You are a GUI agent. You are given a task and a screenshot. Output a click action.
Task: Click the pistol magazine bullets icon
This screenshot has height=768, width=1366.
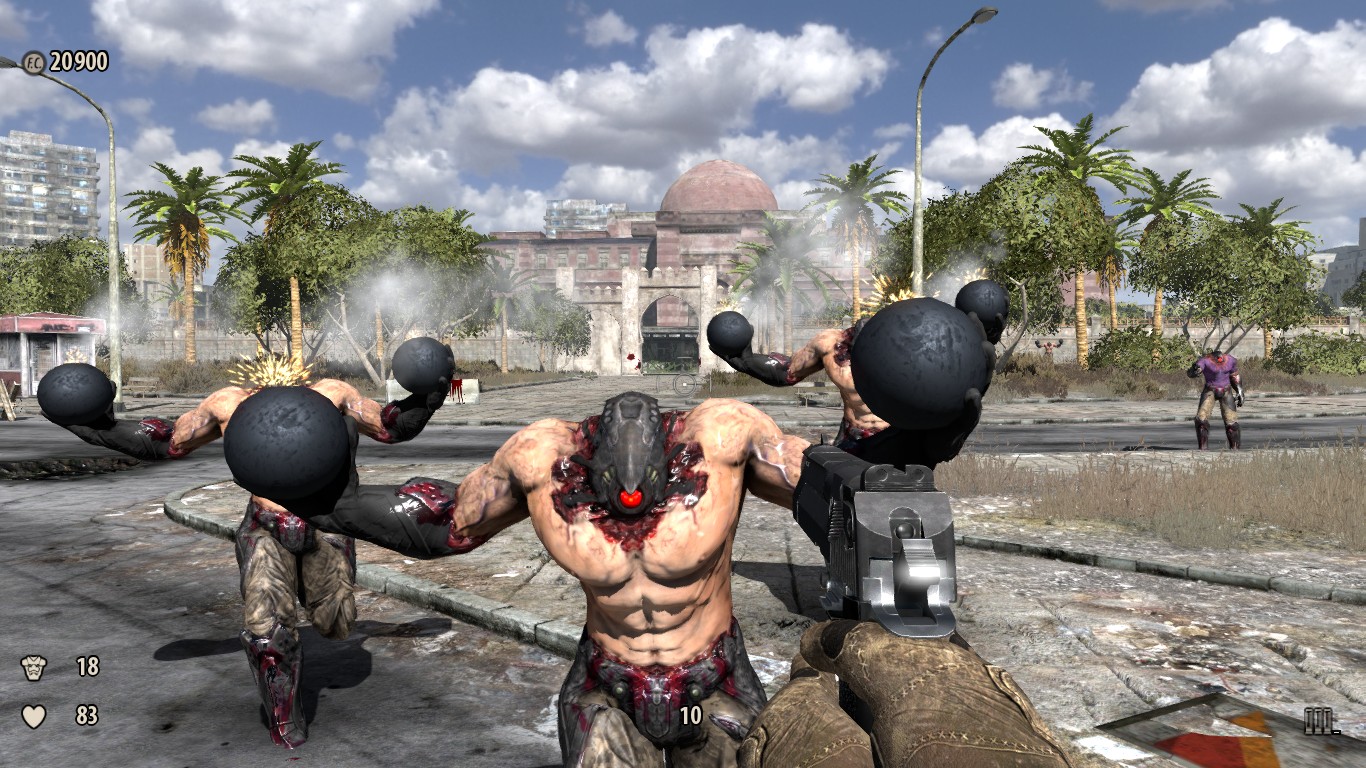tap(1321, 721)
